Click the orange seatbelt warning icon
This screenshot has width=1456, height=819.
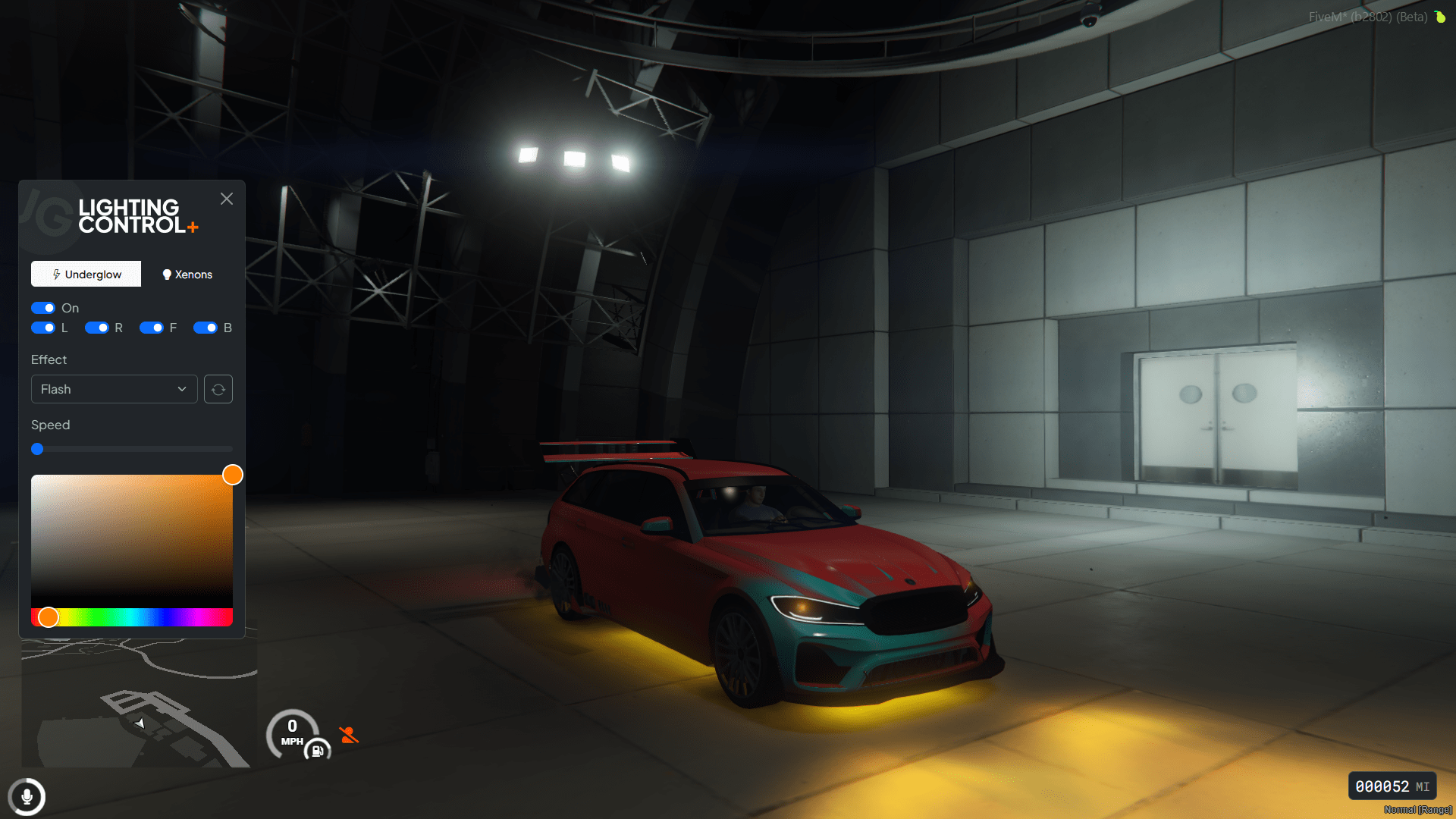tap(349, 734)
